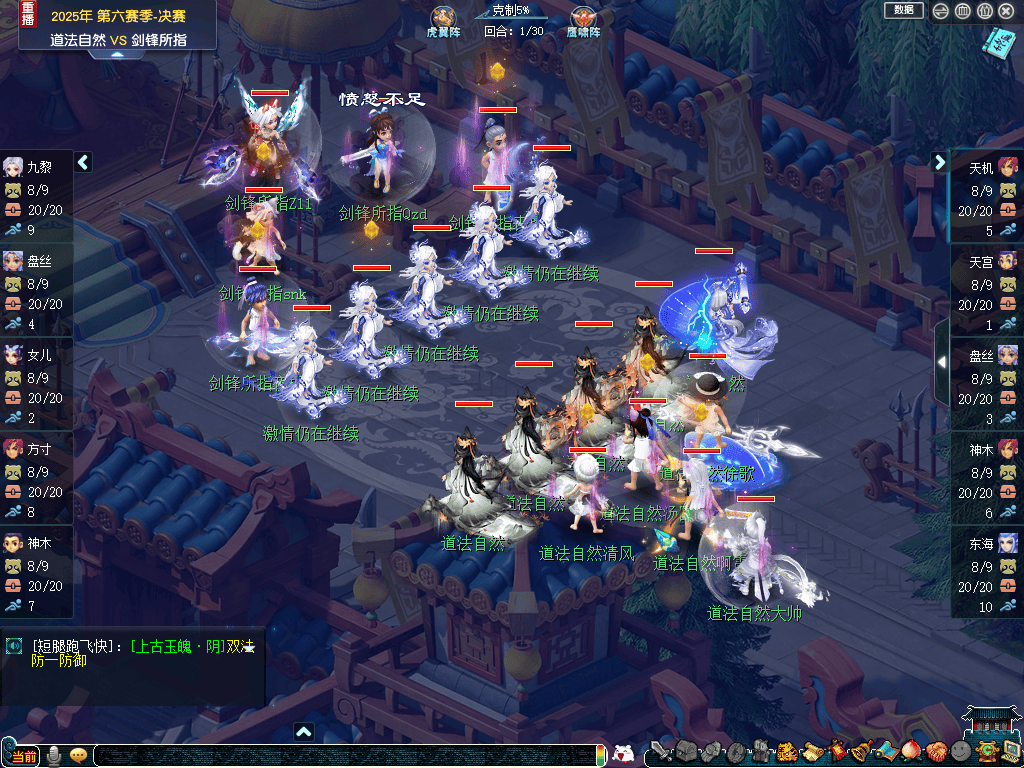Switch the chat channel via 当前 button
1024x768 pixels.
click(x=24, y=757)
